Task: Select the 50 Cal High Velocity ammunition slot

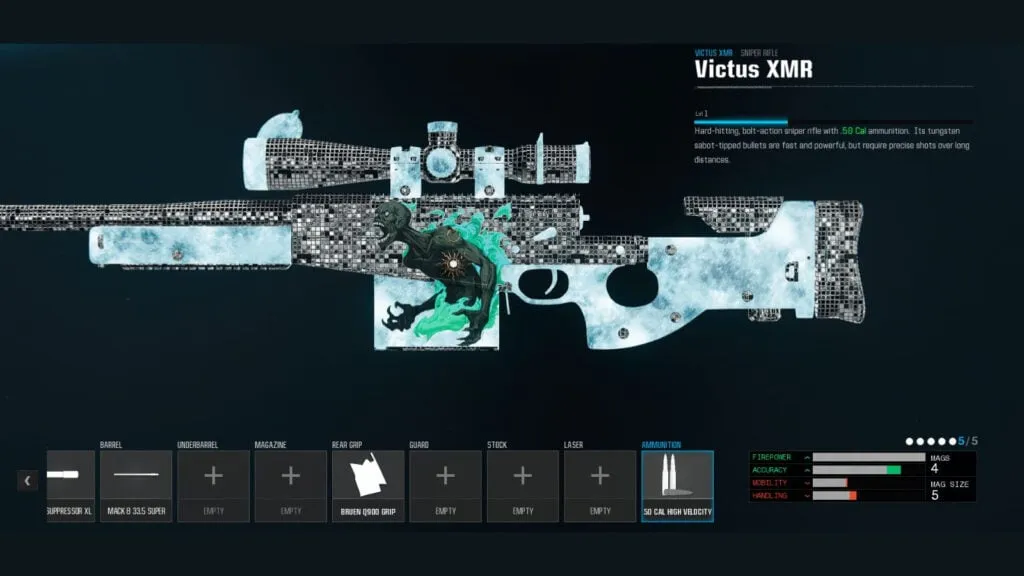Action: (677, 486)
